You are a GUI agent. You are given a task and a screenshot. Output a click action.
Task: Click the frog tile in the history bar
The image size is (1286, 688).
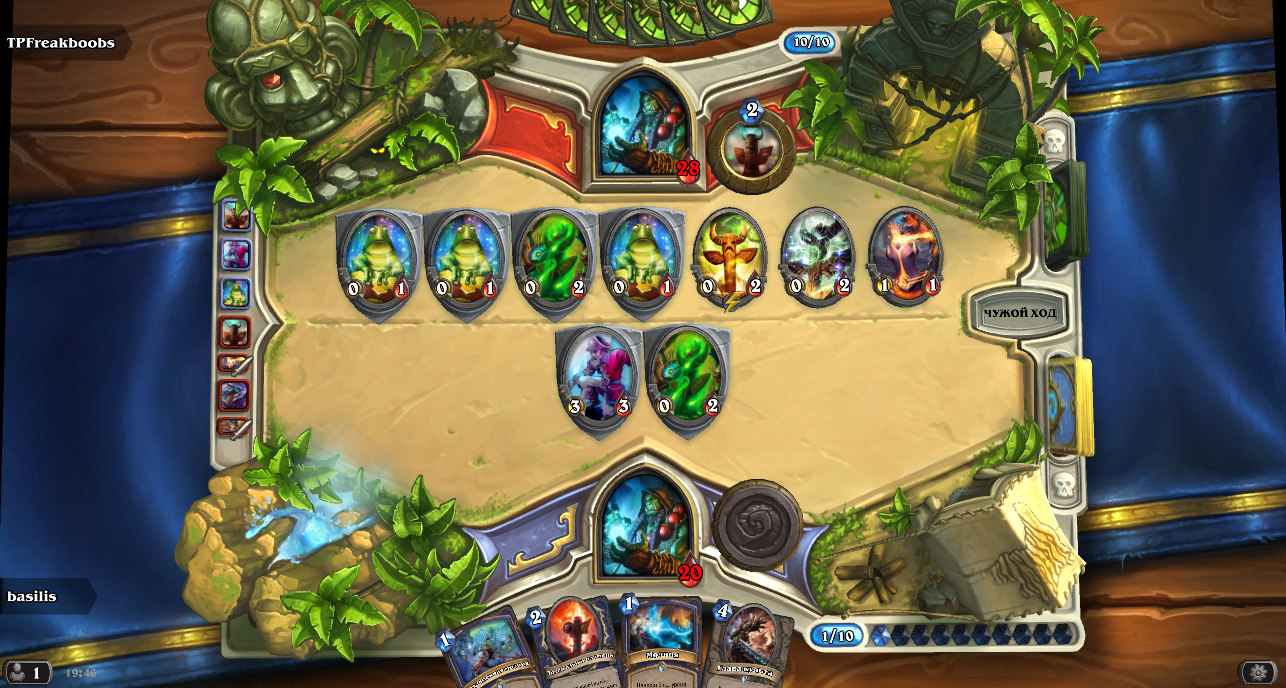[x=235, y=293]
